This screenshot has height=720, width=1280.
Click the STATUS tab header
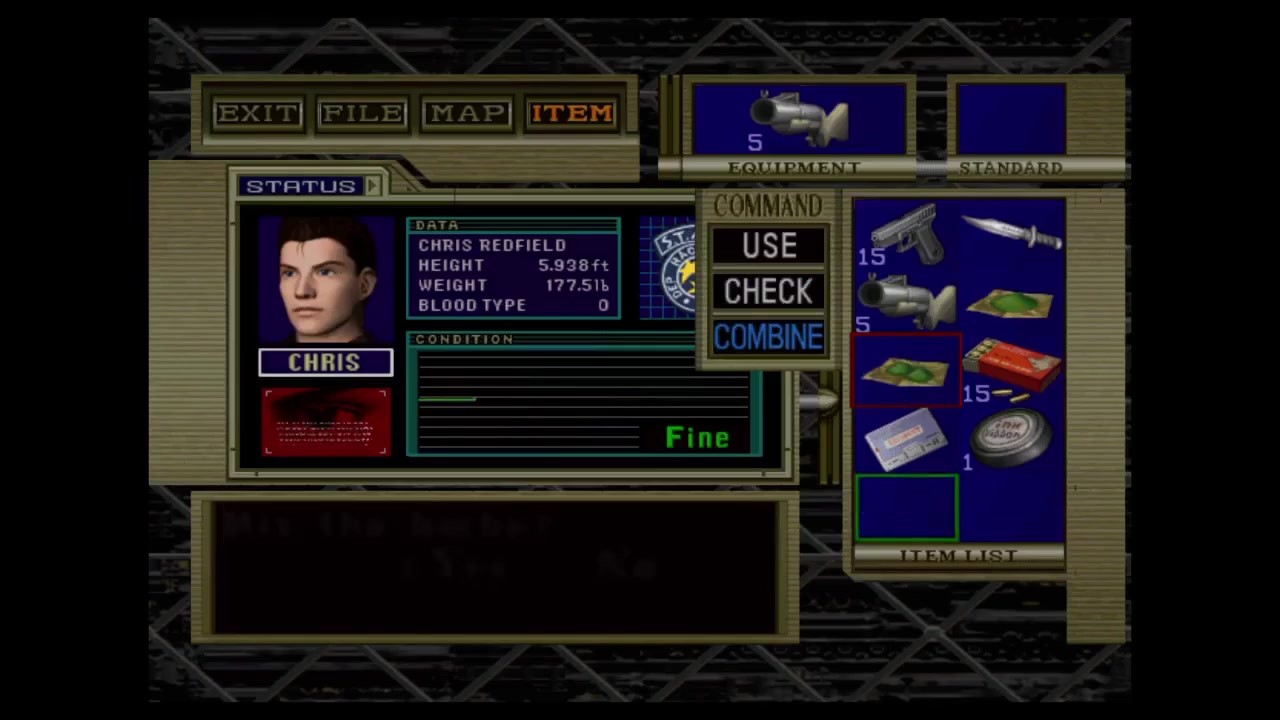301,187
